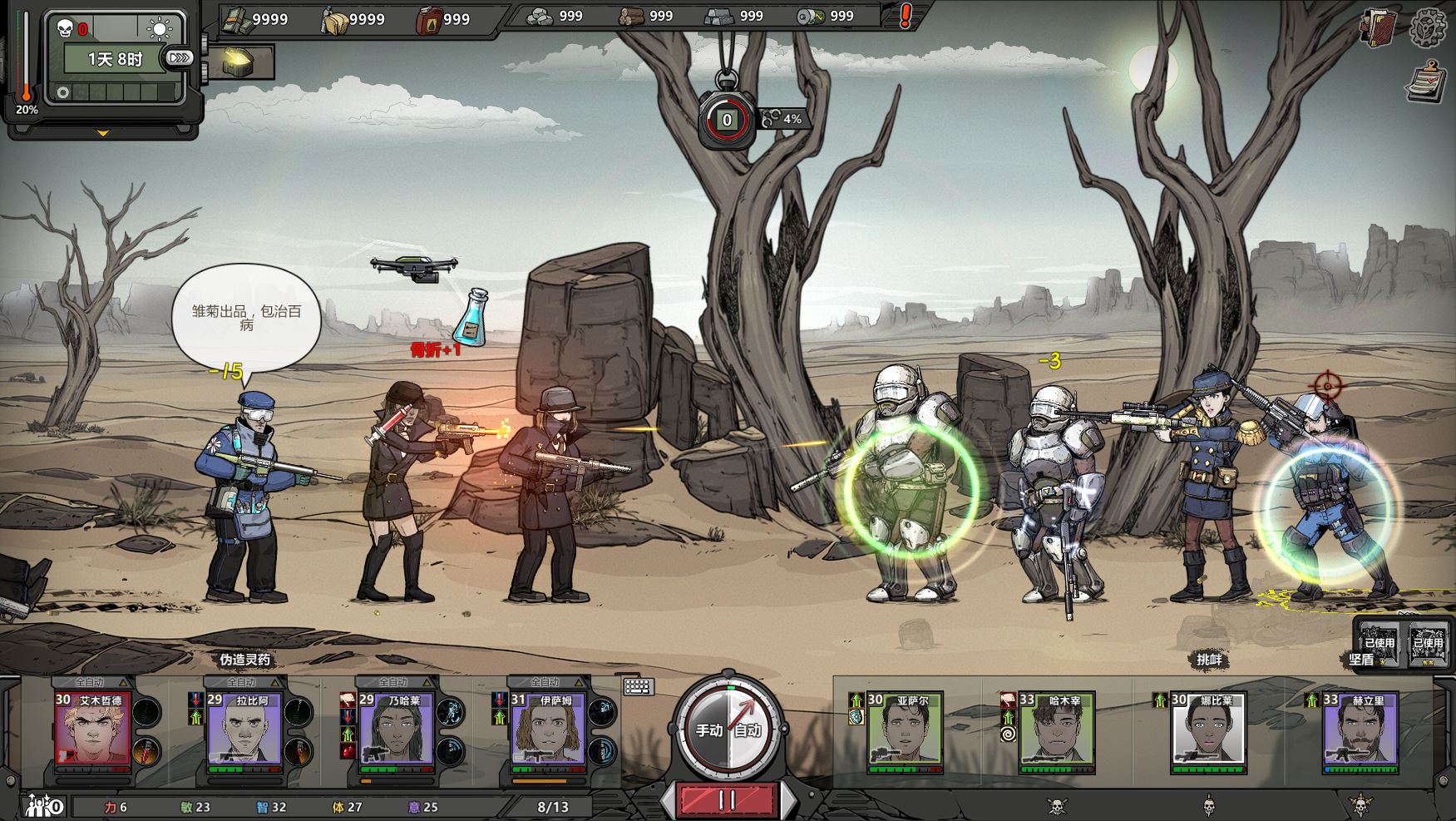1456x821 pixels.
Task: Switch combat mode to 手动 (manual)
Action: pos(708,730)
